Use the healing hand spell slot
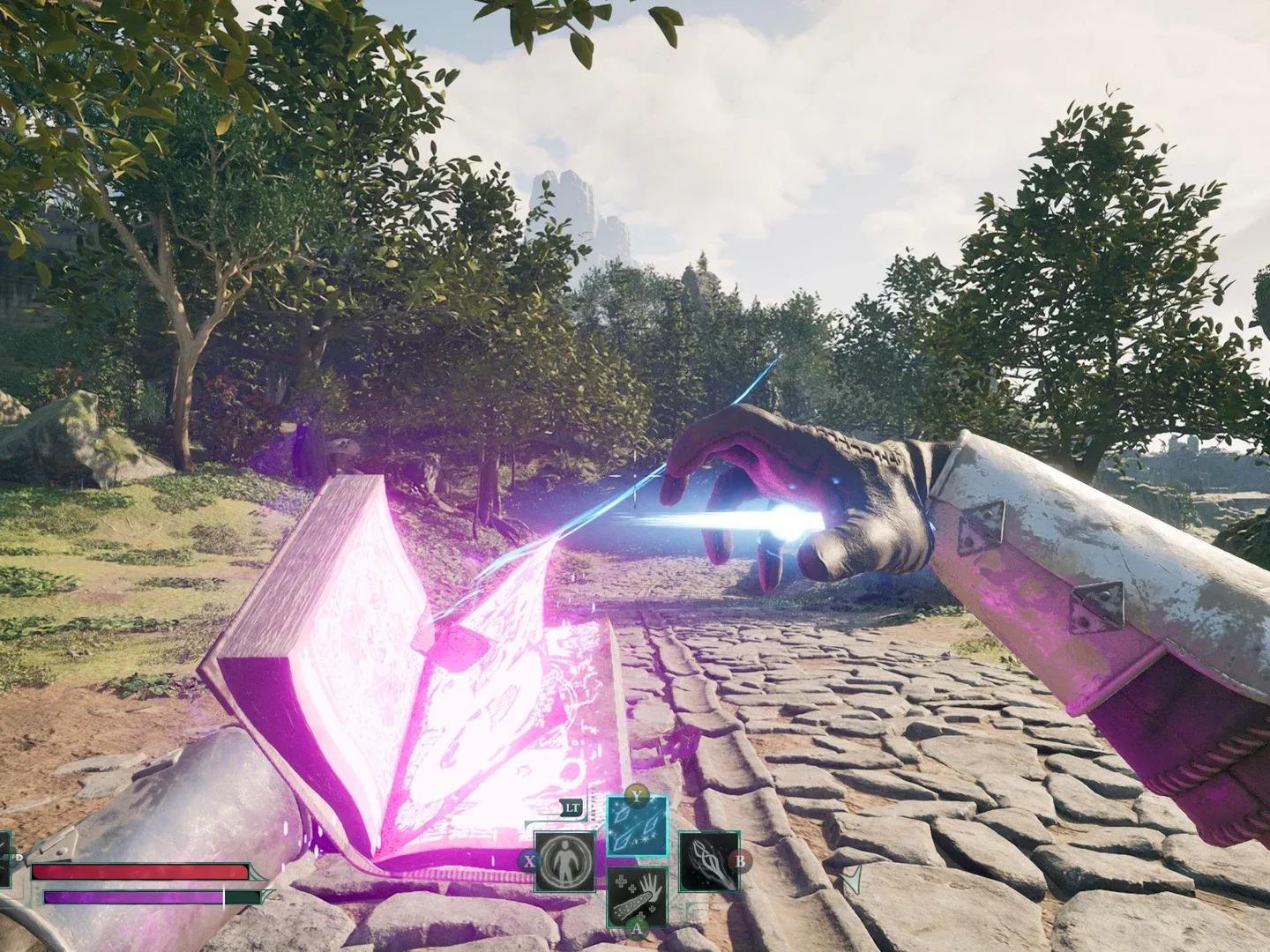 pyautogui.click(x=637, y=895)
